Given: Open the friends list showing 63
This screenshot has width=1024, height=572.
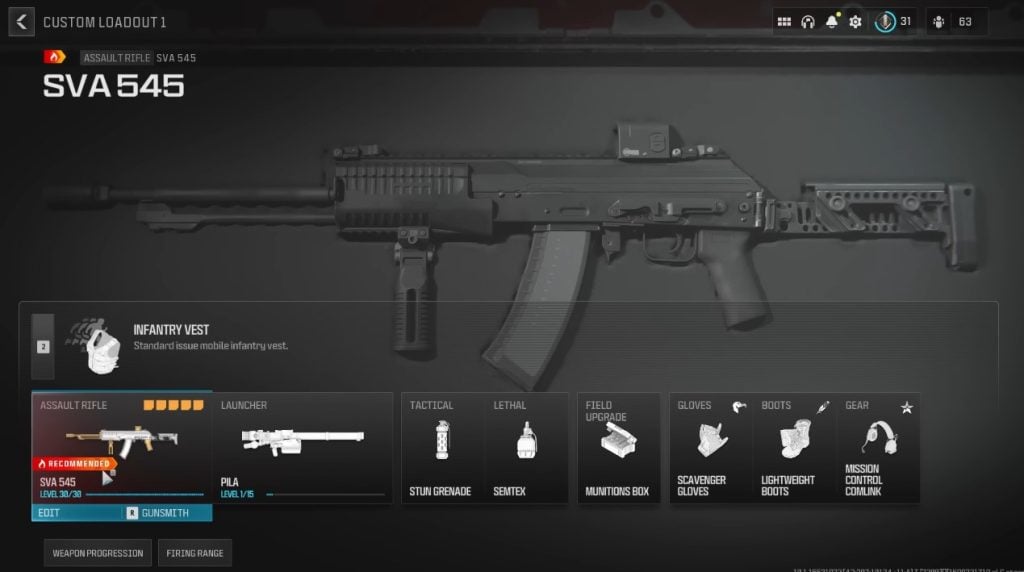Looking at the screenshot, I should click(956, 21).
